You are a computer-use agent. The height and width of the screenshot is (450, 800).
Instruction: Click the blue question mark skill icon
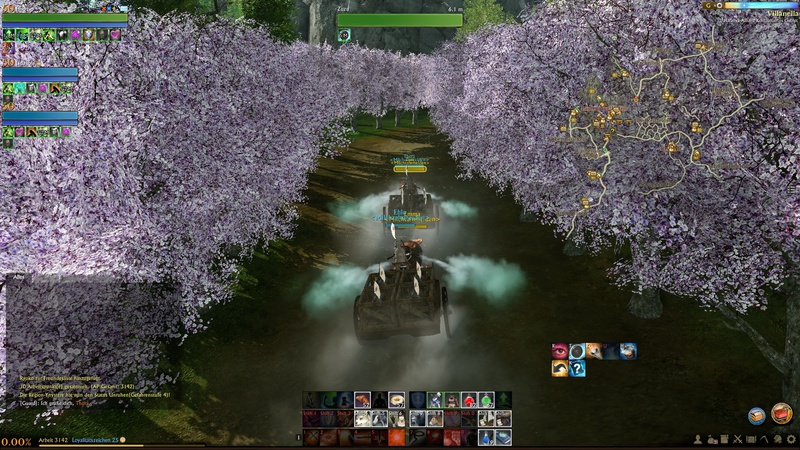tap(577, 368)
